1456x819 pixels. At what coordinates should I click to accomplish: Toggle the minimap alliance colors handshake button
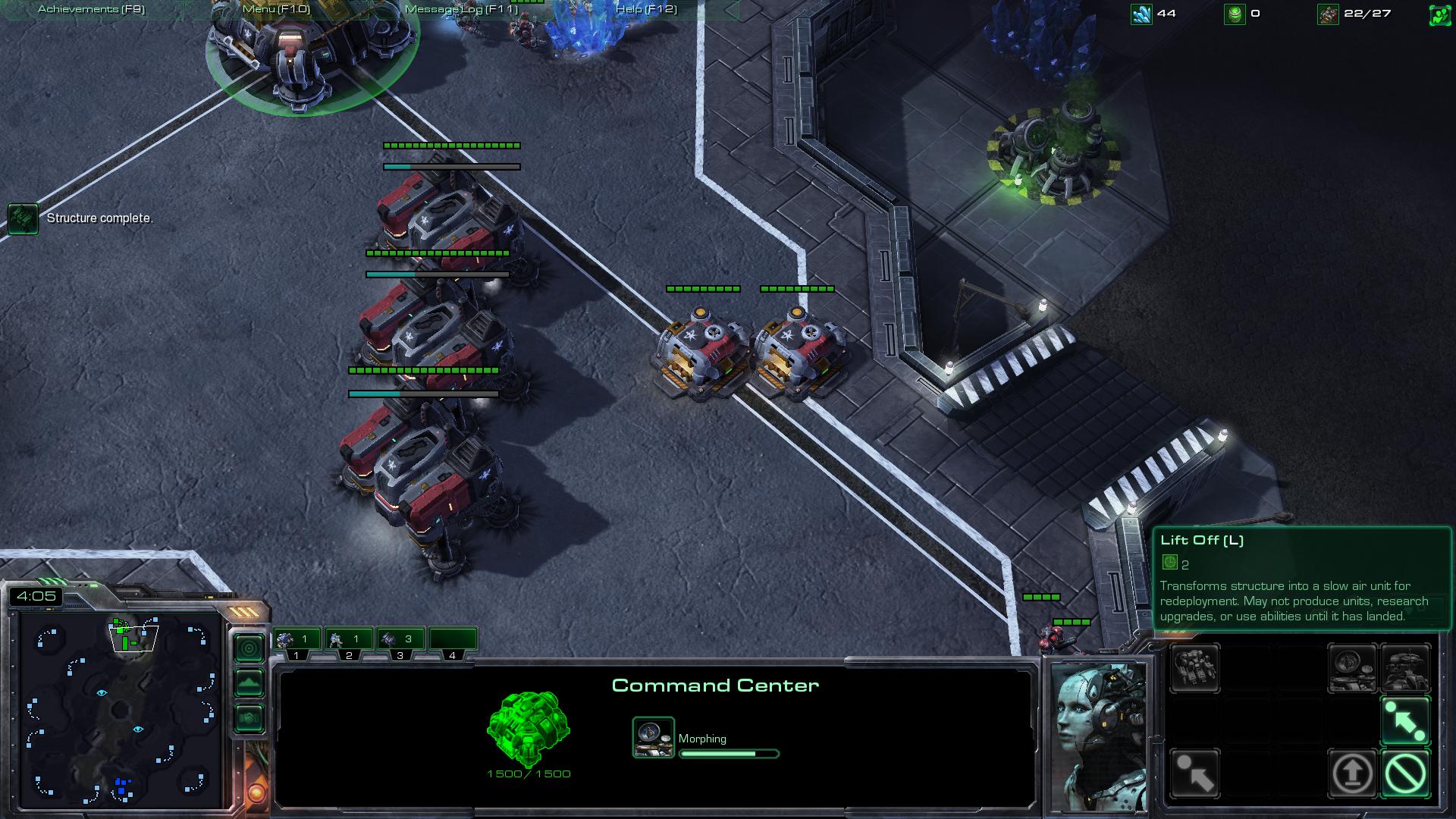249,718
